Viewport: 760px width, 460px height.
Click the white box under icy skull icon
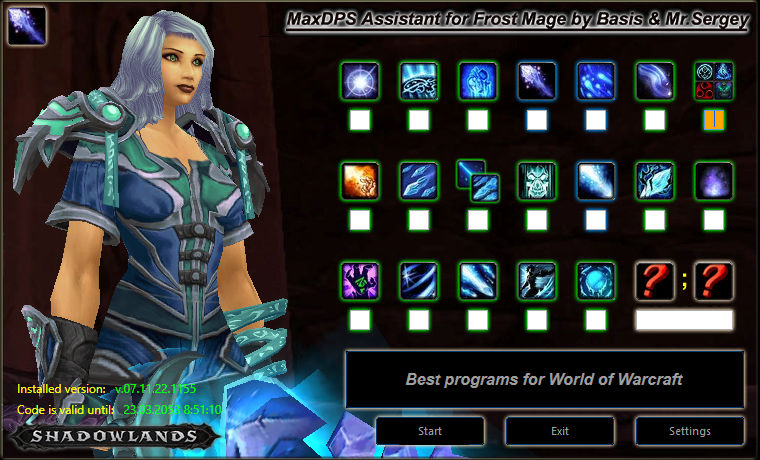pos(537,220)
